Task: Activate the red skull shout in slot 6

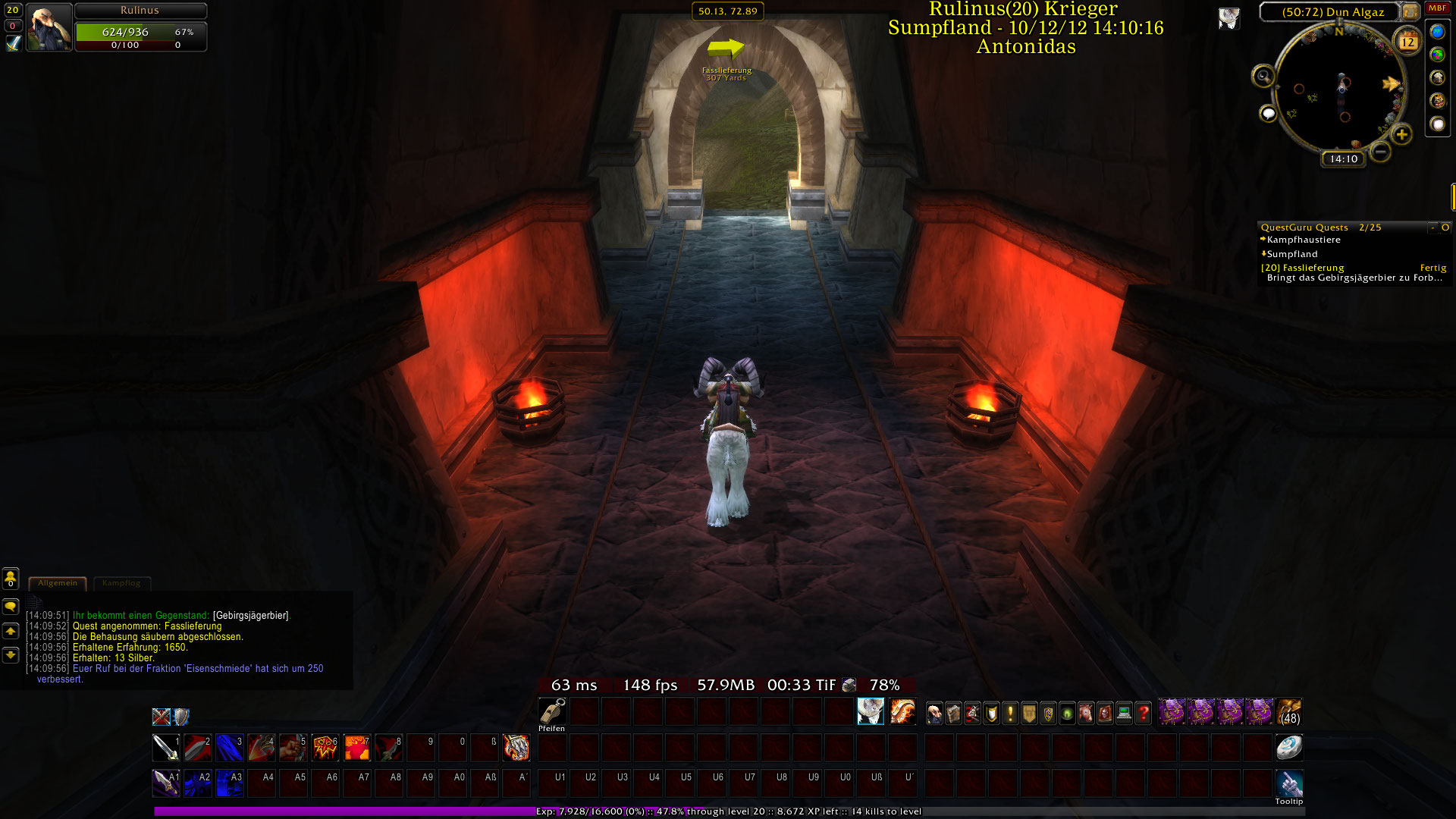Action: (325, 748)
